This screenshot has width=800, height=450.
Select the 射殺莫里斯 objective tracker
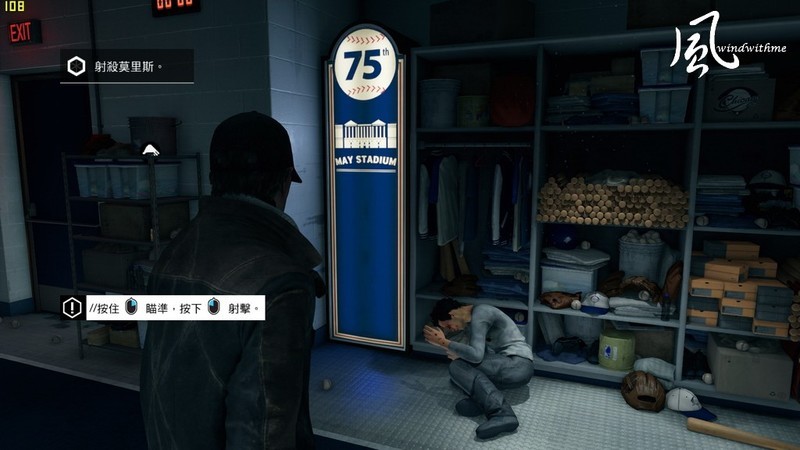124,67
